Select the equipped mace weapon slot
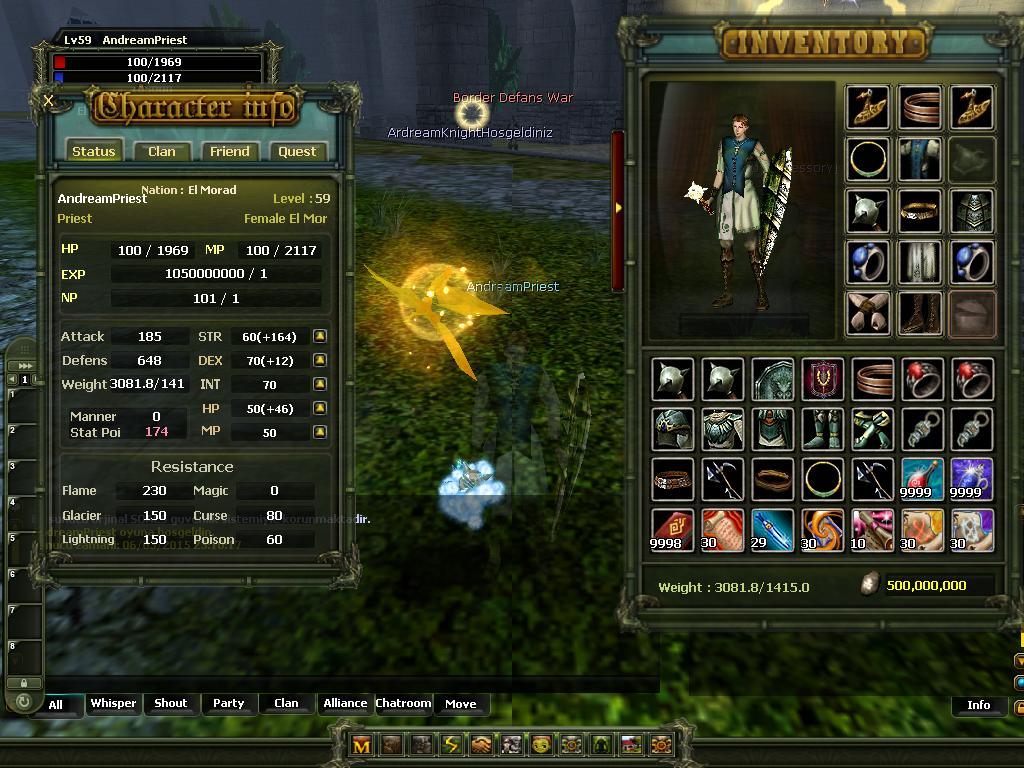The width and height of the screenshot is (1024, 768). pos(869,211)
